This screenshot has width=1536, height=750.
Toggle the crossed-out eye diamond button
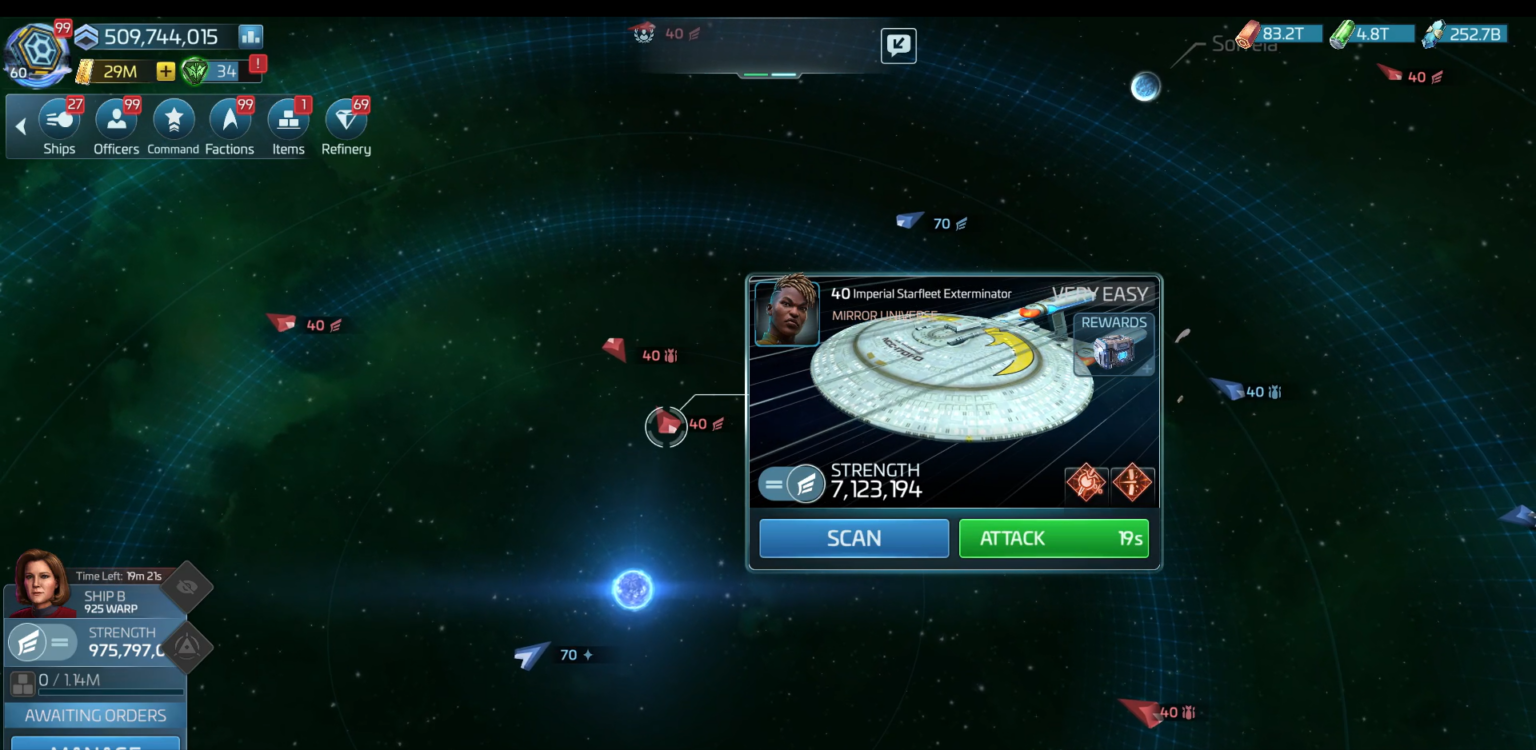[x=186, y=587]
